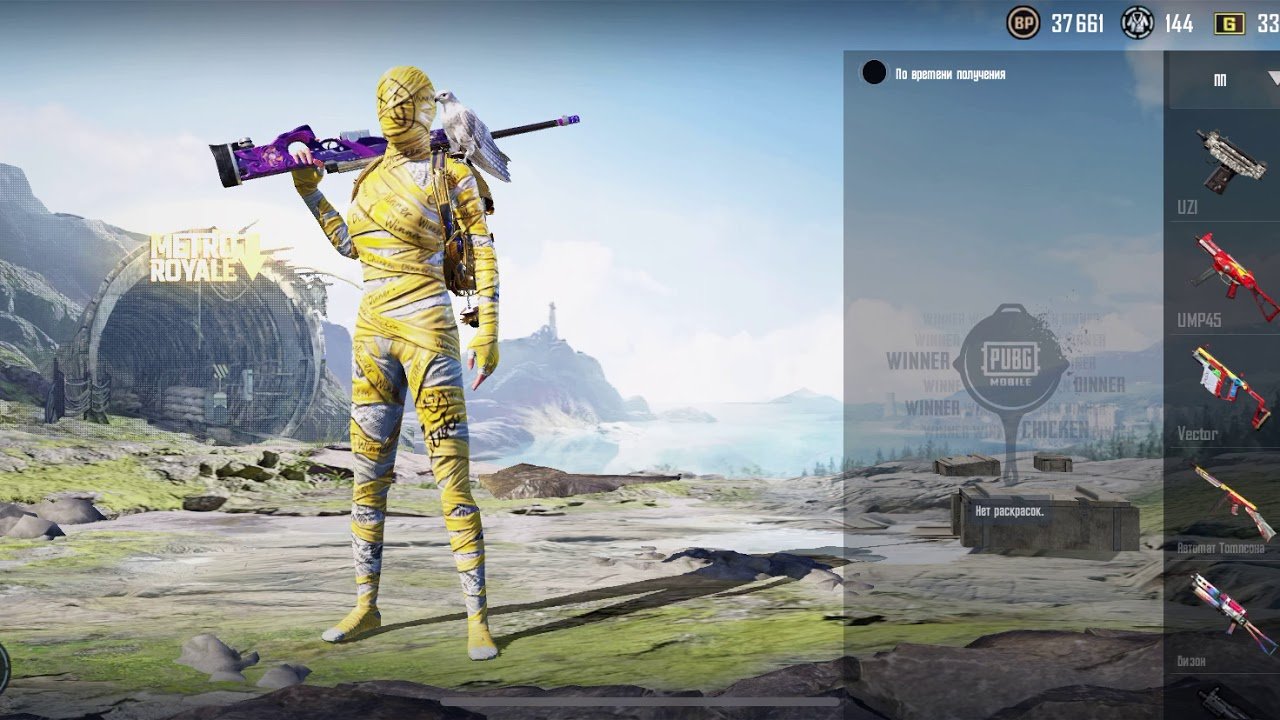Toggle sorting by time obtained
Viewport: 1280px width, 720px height.
pos(874,73)
